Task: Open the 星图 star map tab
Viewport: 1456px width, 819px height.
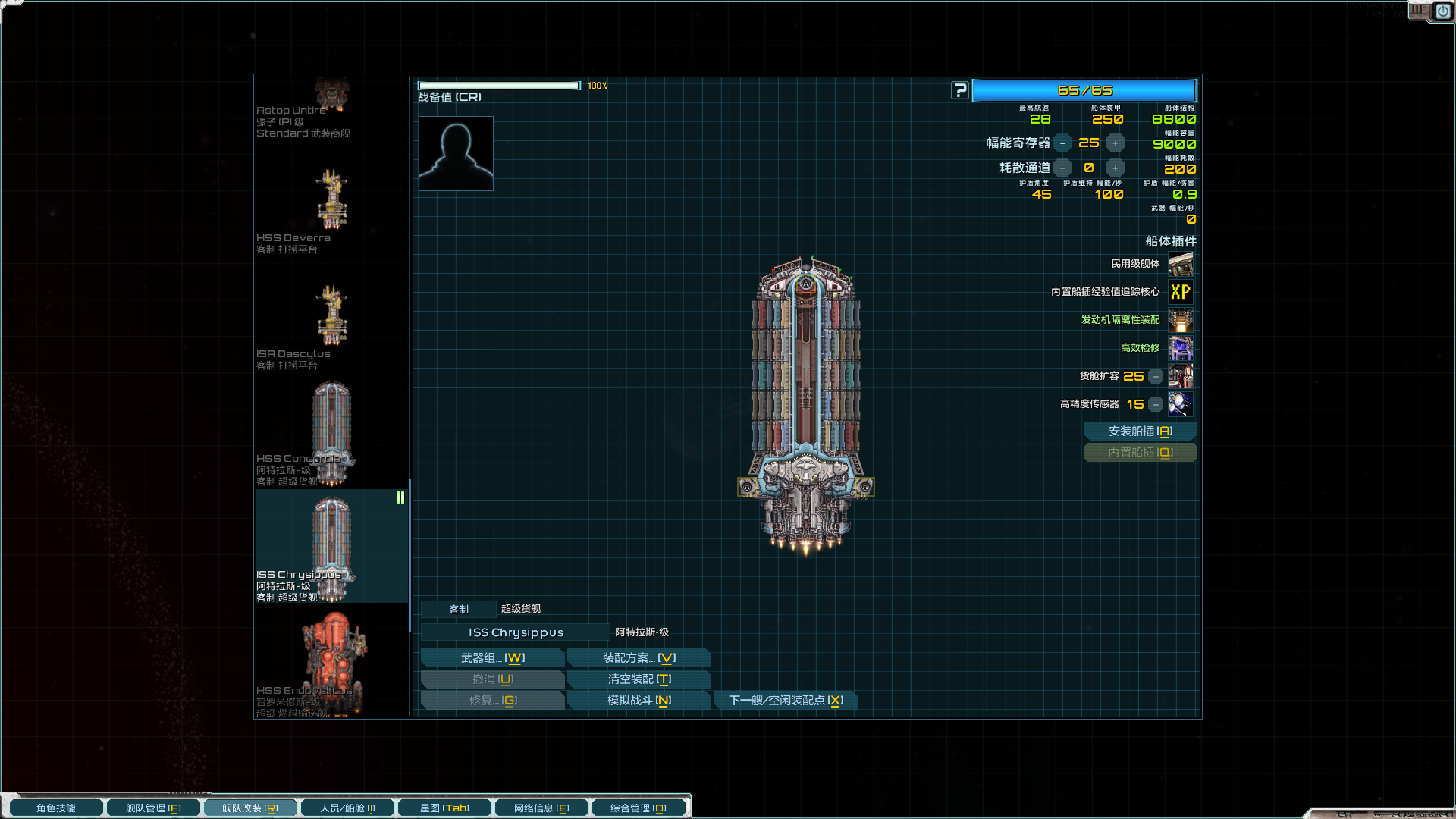Action: pyautogui.click(x=444, y=808)
